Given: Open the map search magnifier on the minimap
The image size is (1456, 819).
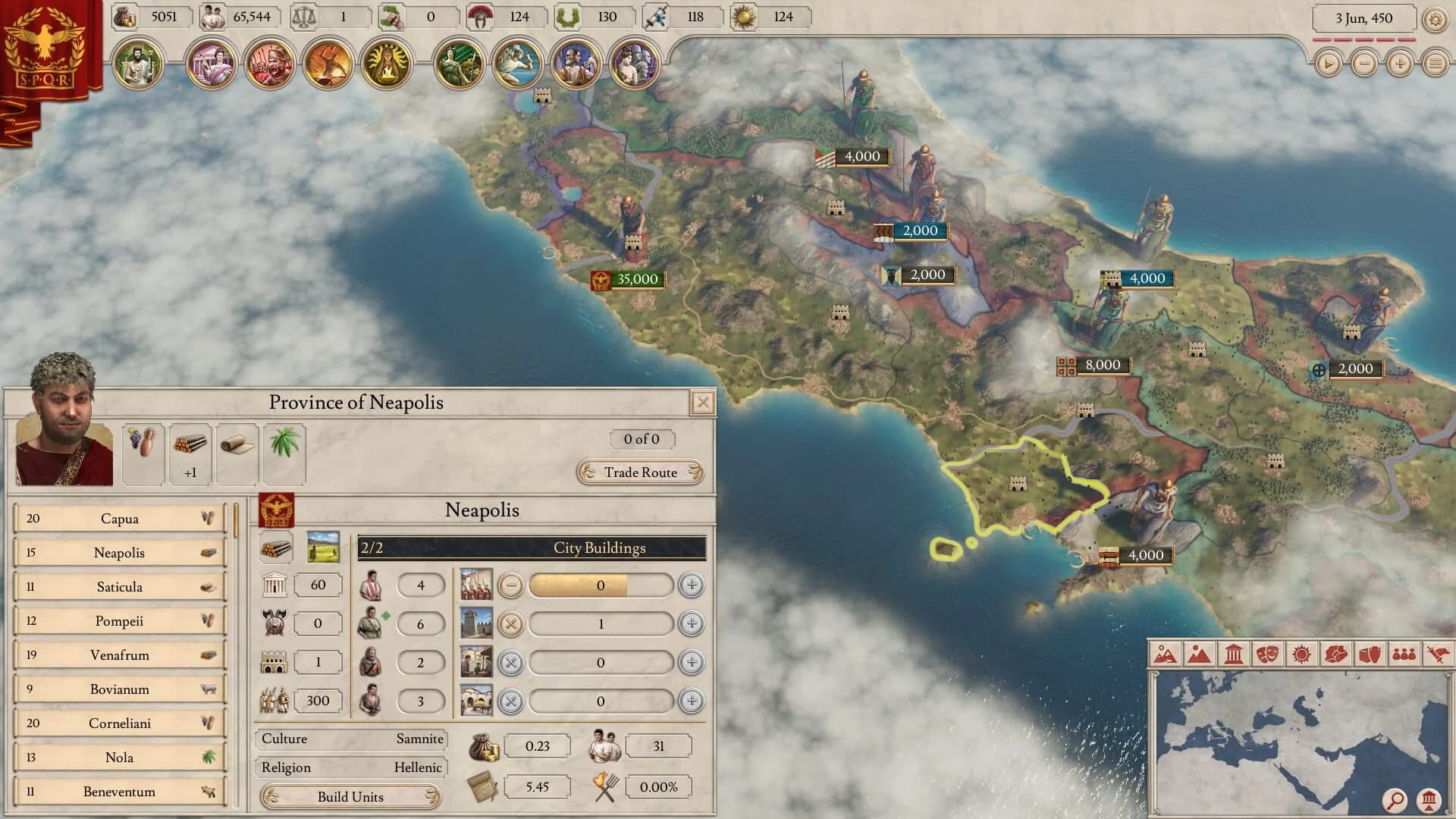Looking at the screenshot, I should 1394,800.
